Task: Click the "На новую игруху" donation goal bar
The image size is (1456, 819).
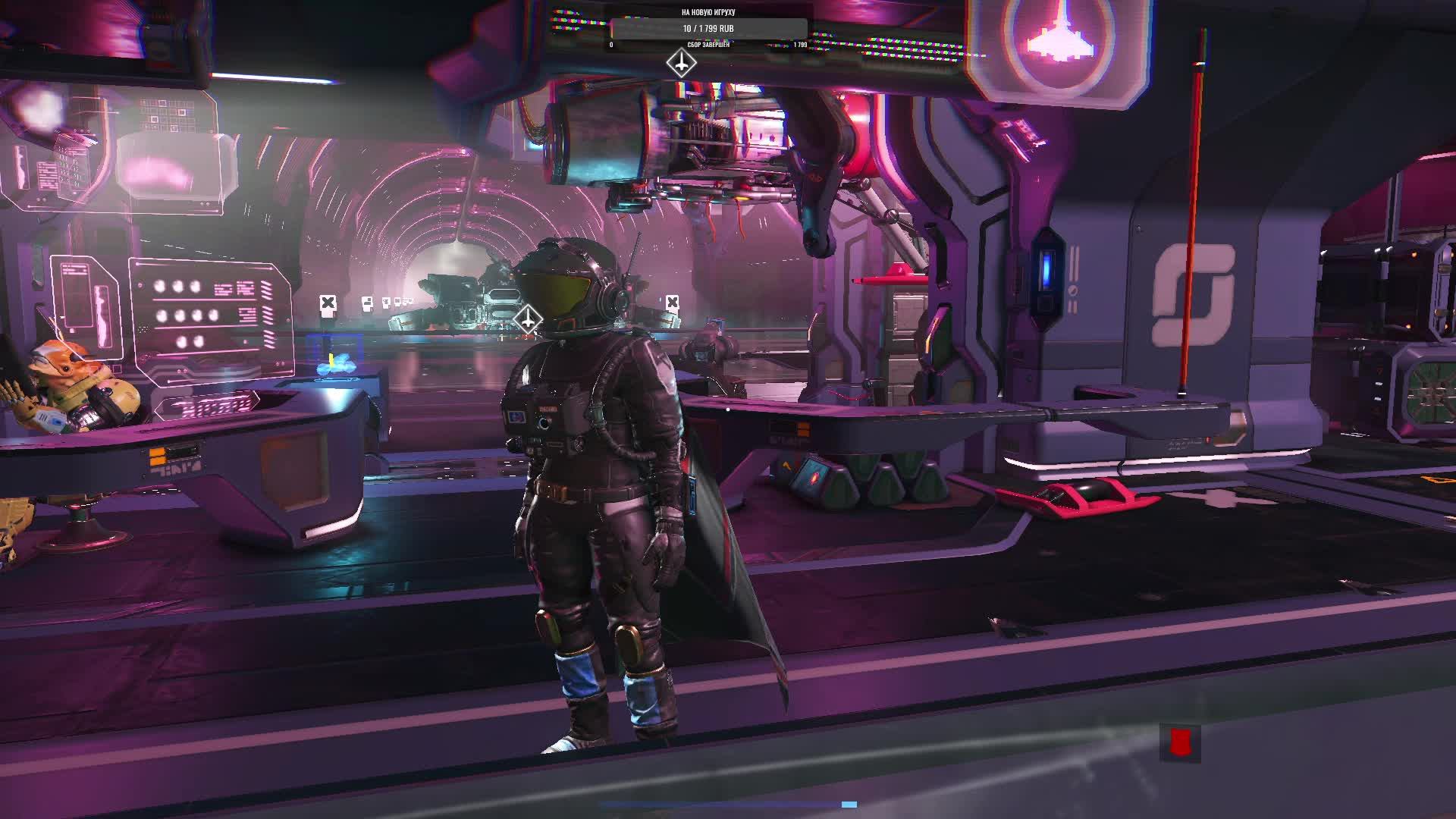Action: click(x=708, y=29)
